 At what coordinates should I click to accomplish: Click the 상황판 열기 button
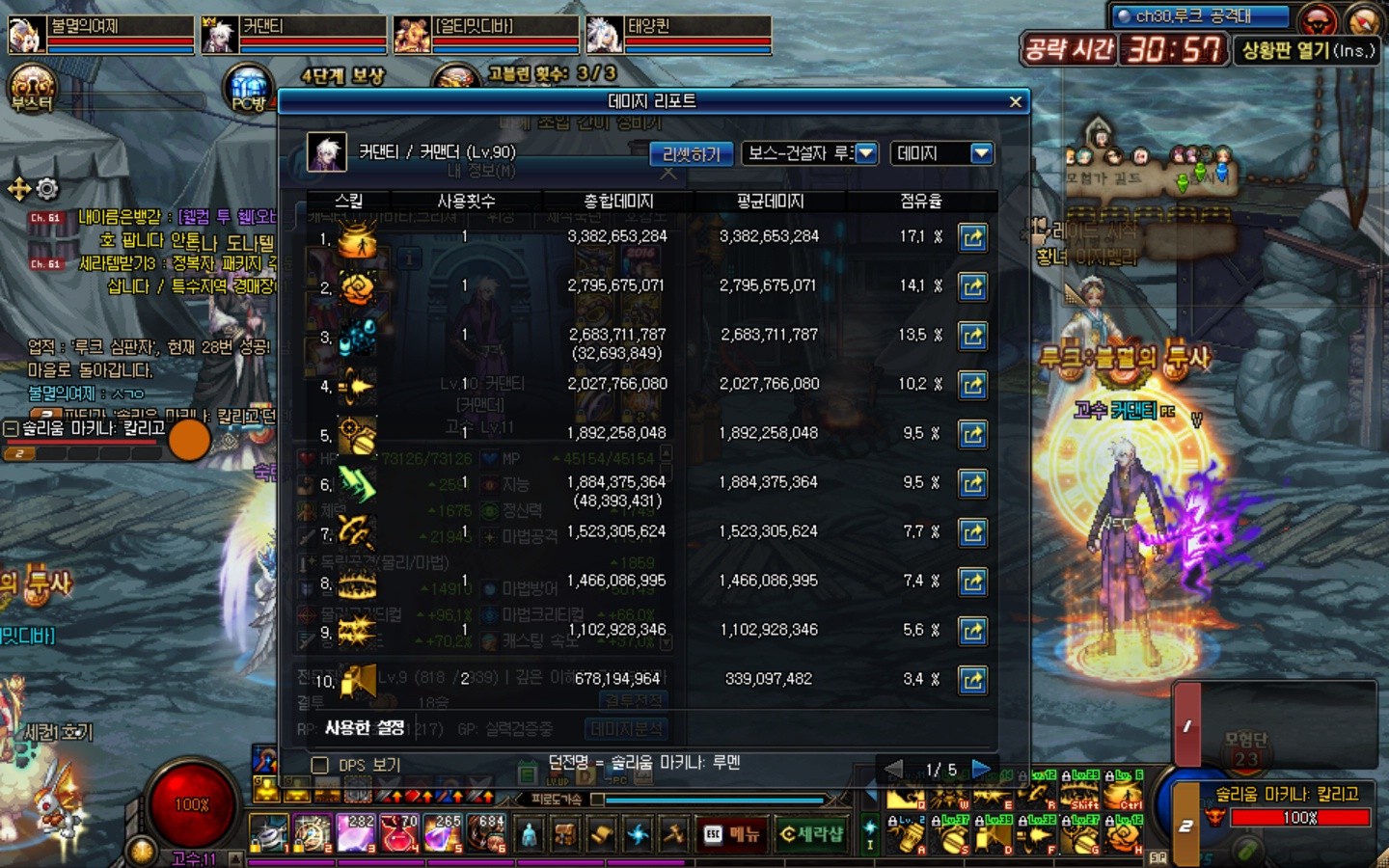coord(1307,50)
